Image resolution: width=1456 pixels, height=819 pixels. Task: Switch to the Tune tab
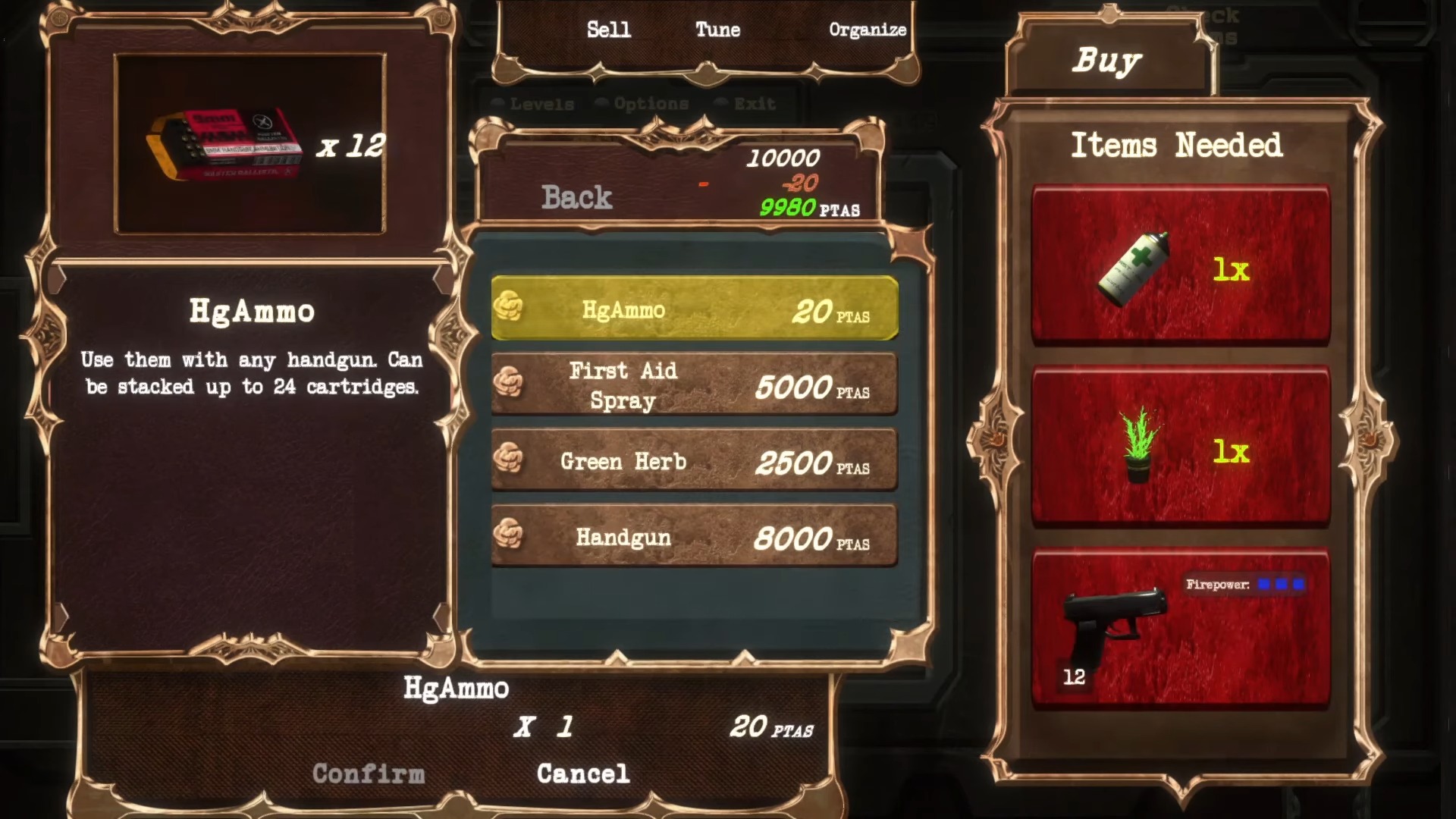(716, 30)
